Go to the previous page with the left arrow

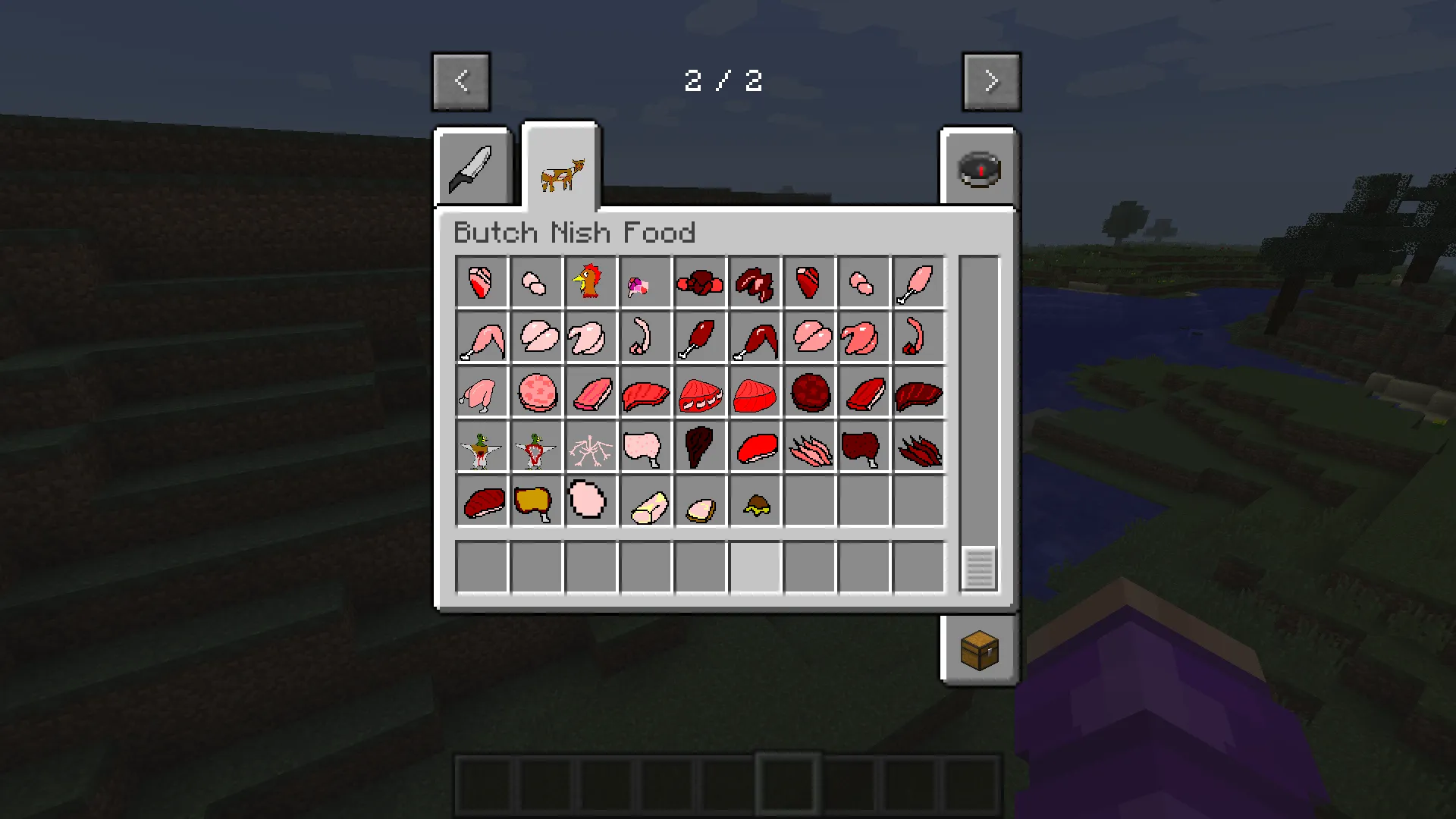coord(461,80)
